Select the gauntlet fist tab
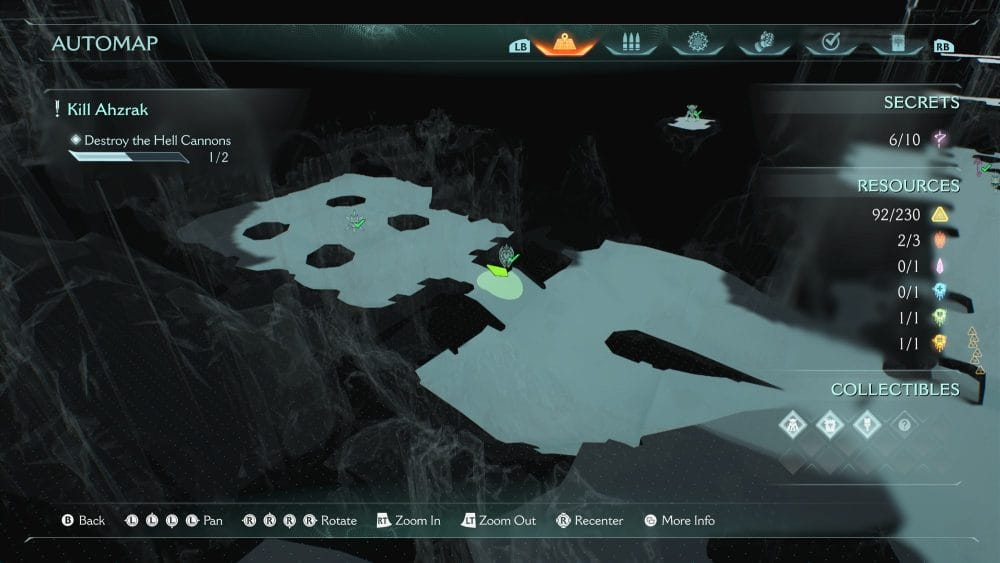The height and width of the screenshot is (563, 1000). 763,43
